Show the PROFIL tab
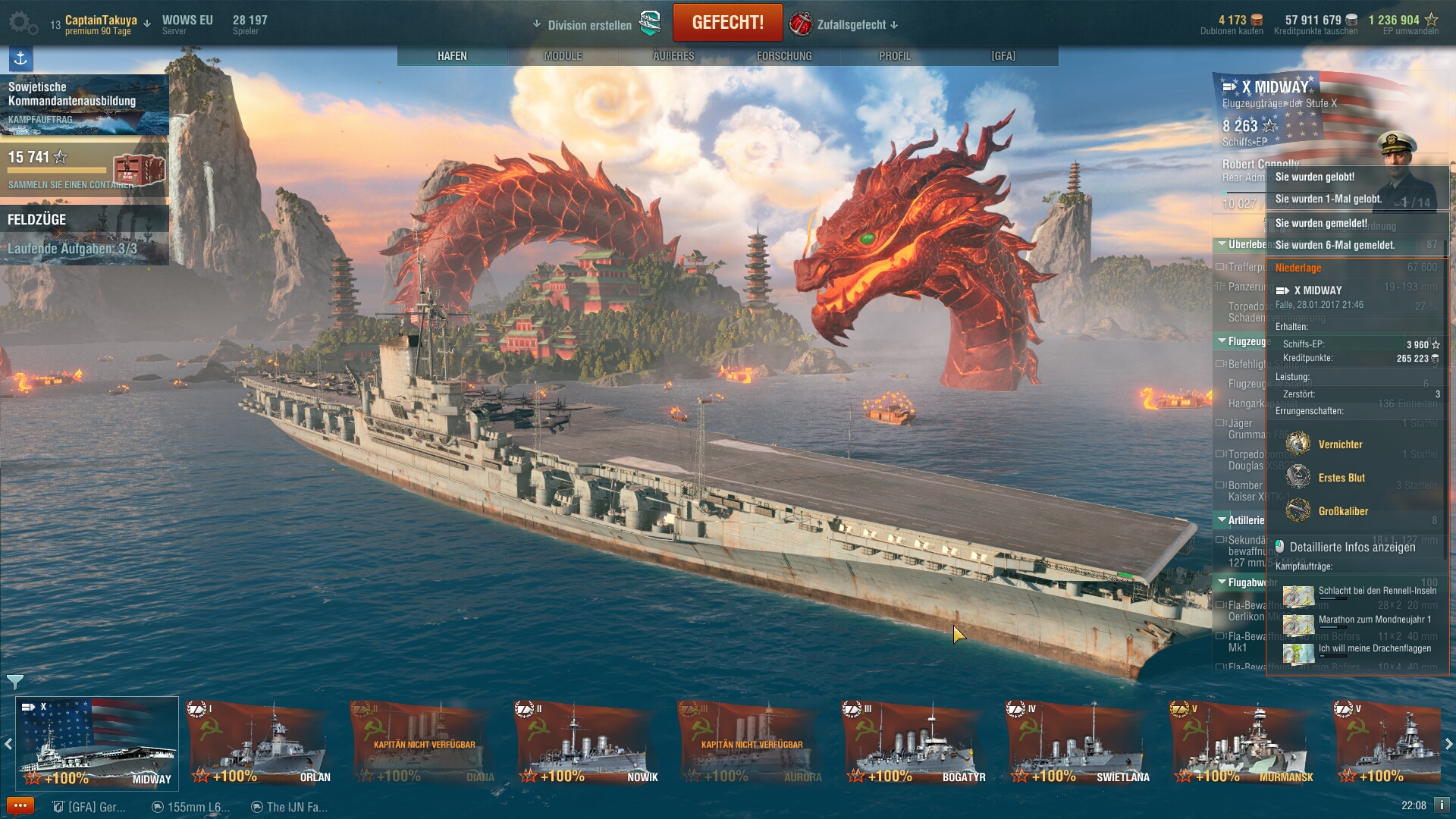This screenshot has width=1456, height=819. (895, 56)
